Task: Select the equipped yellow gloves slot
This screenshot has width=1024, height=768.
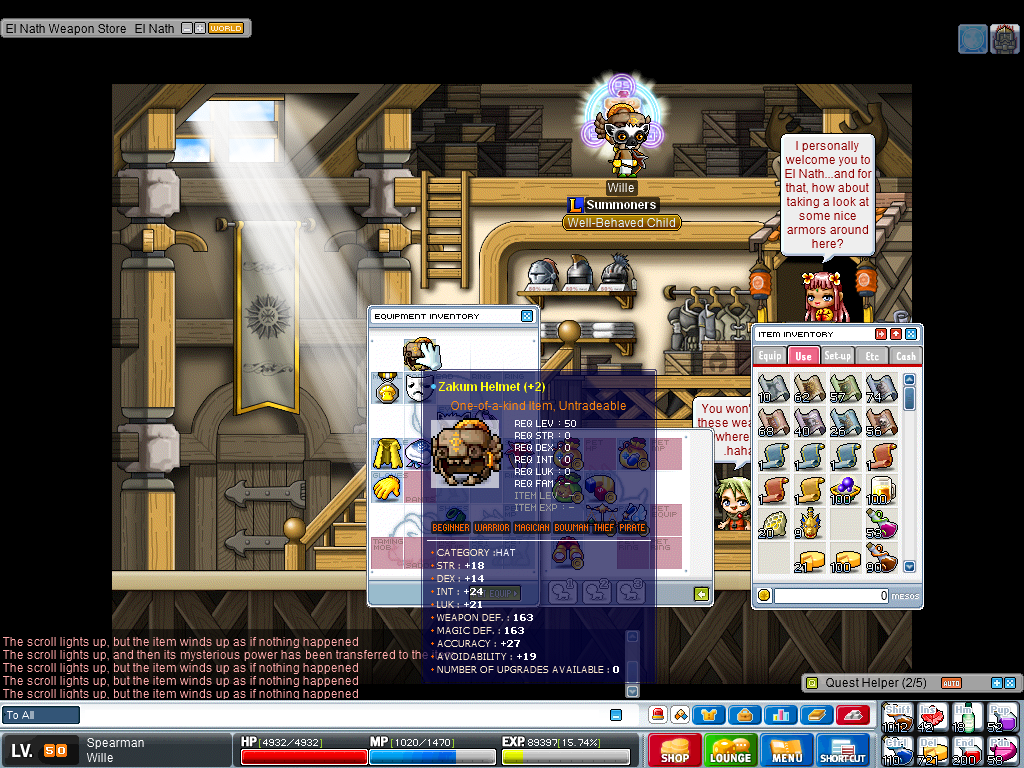Action: click(388, 489)
